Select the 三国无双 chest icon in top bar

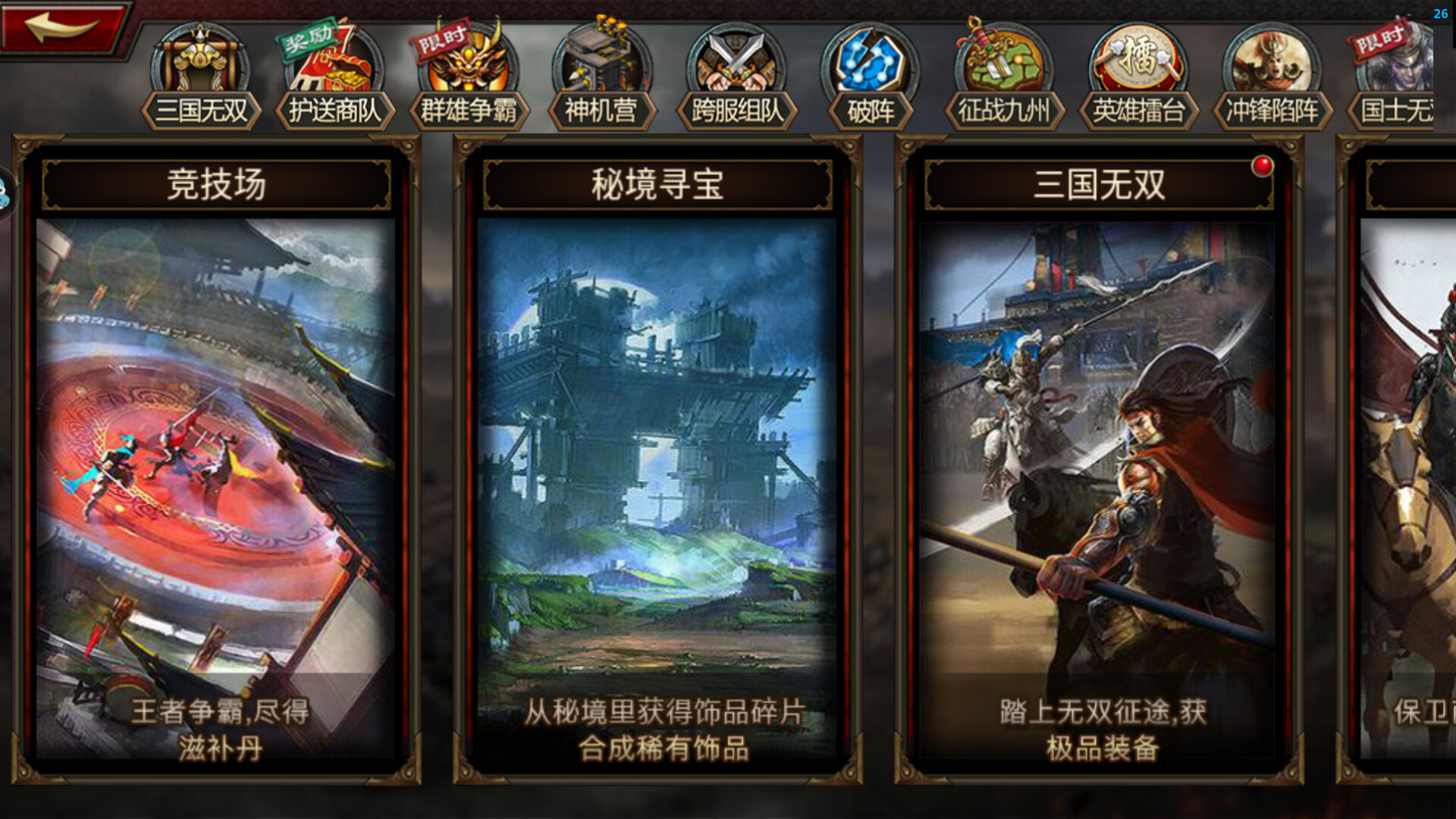pyautogui.click(x=199, y=68)
